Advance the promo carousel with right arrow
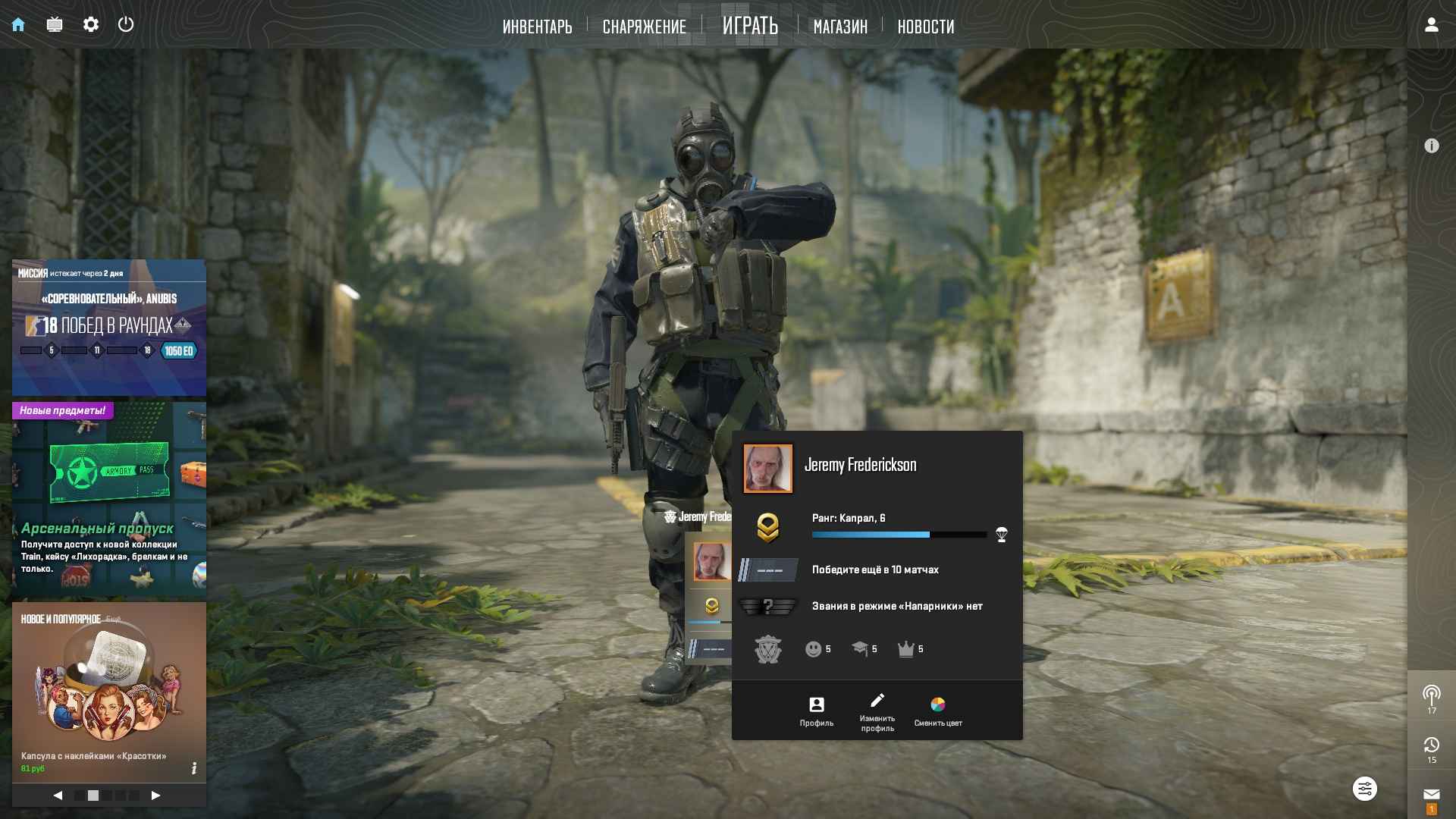Viewport: 1456px width, 819px height. point(156,796)
